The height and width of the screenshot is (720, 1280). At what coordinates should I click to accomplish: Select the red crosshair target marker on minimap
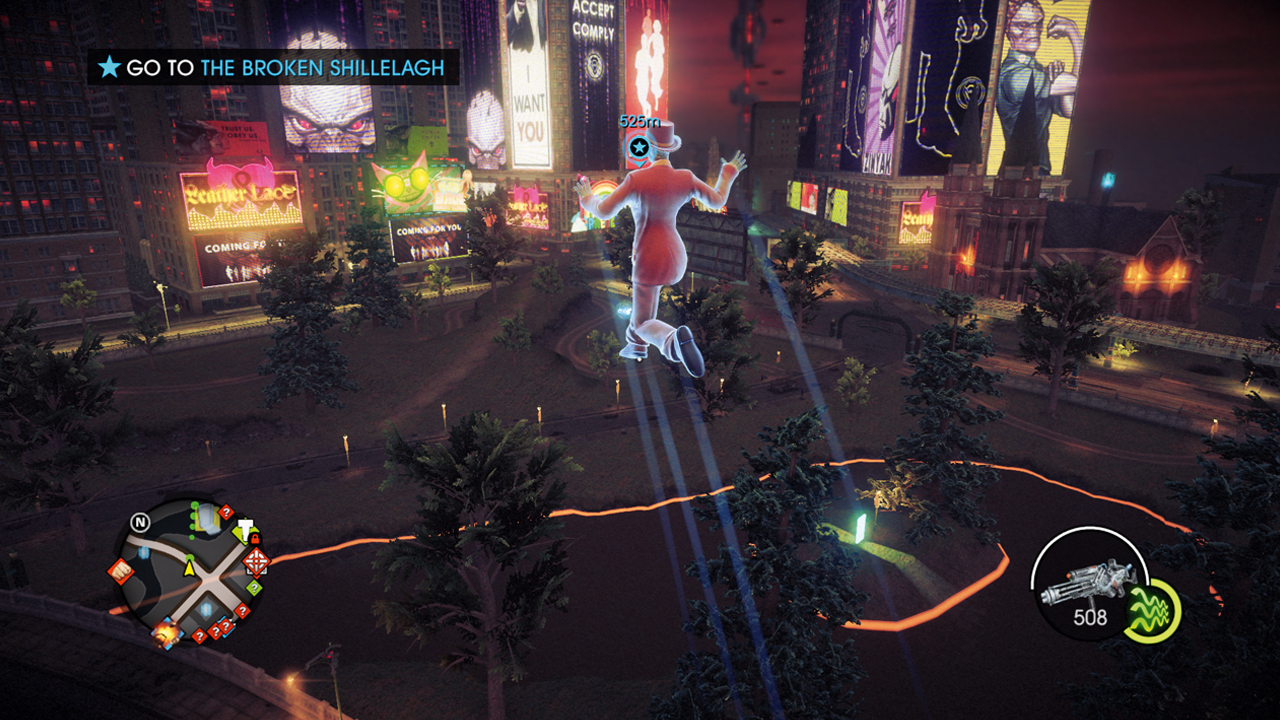tap(256, 561)
